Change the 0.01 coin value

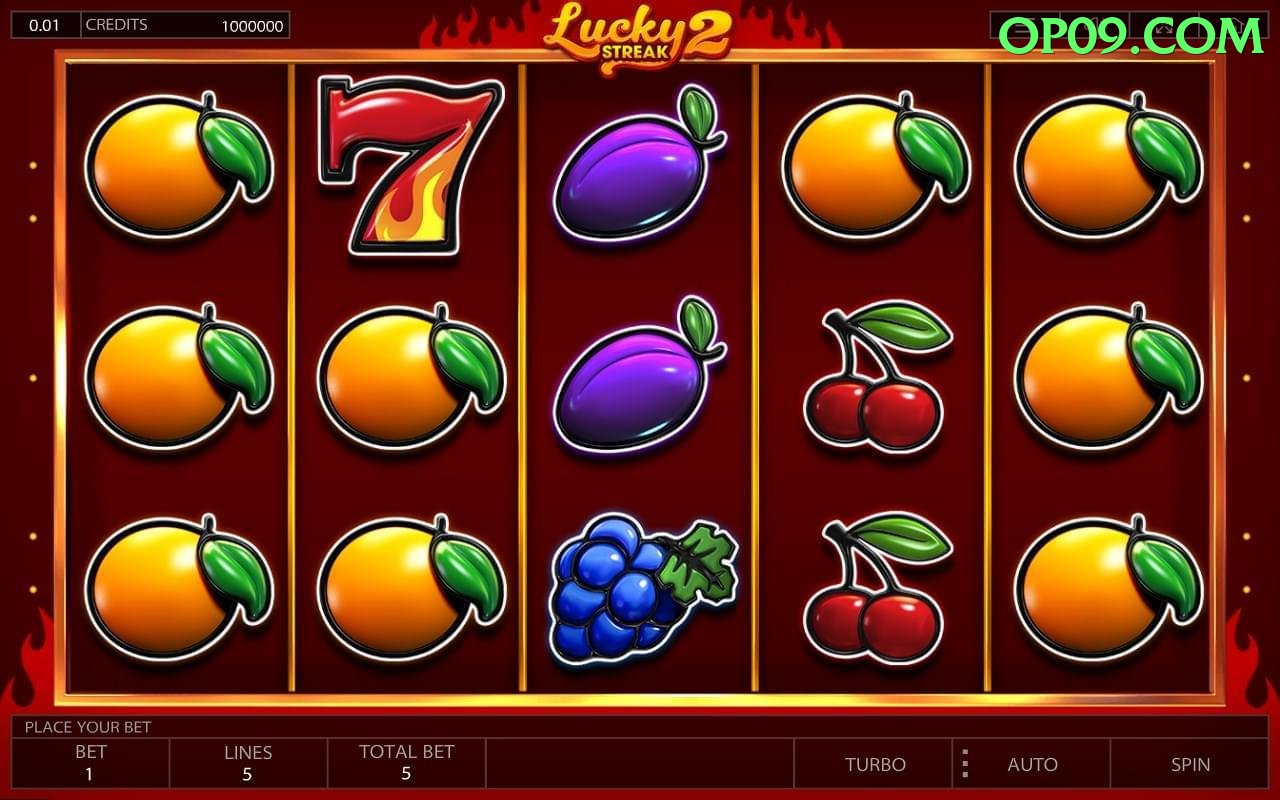click(x=44, y=25)
